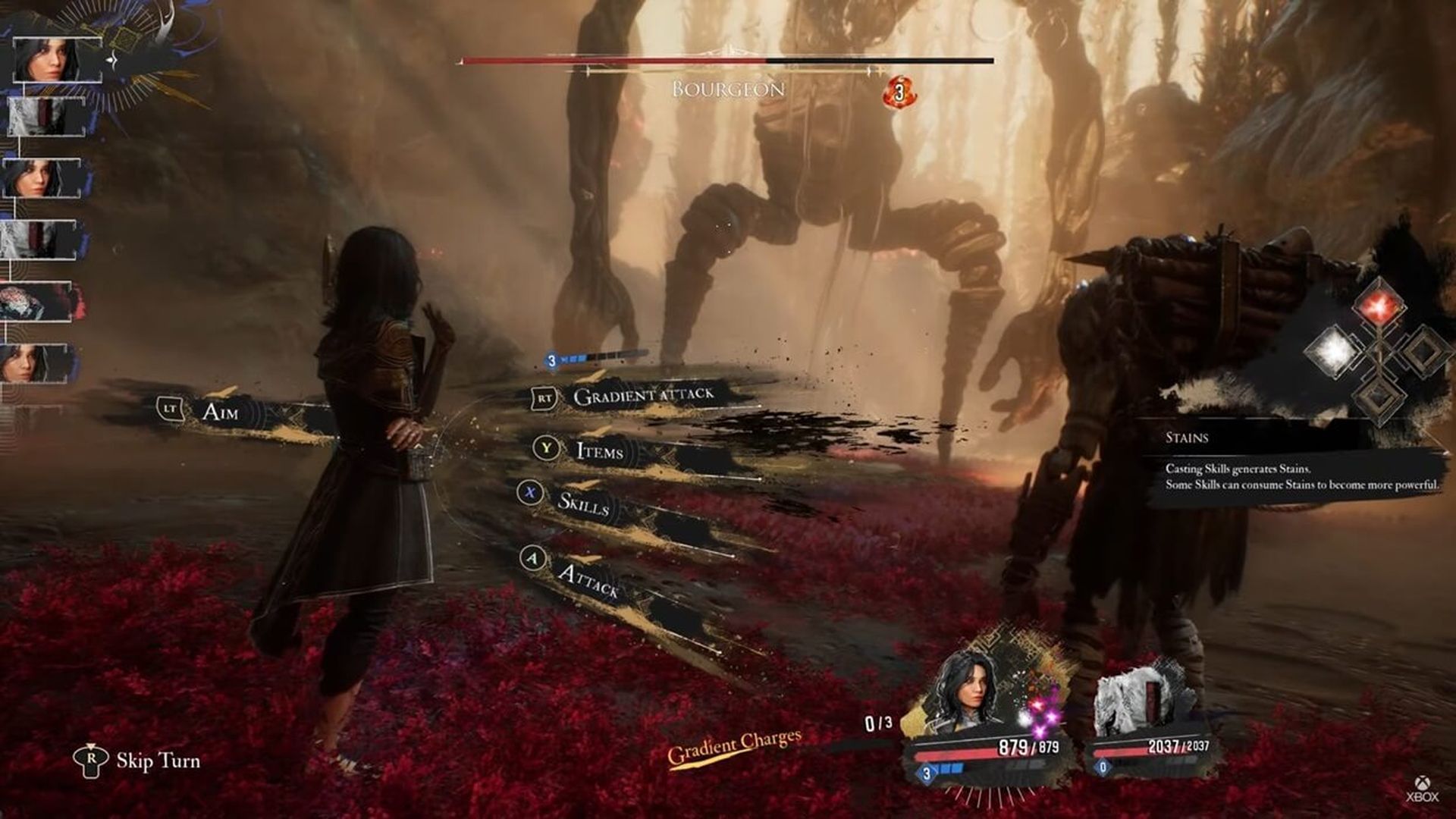Image resolution: width=1456 pixels, height=819 pixels.
Task: Open the Items menu
Action: (599, 450)
